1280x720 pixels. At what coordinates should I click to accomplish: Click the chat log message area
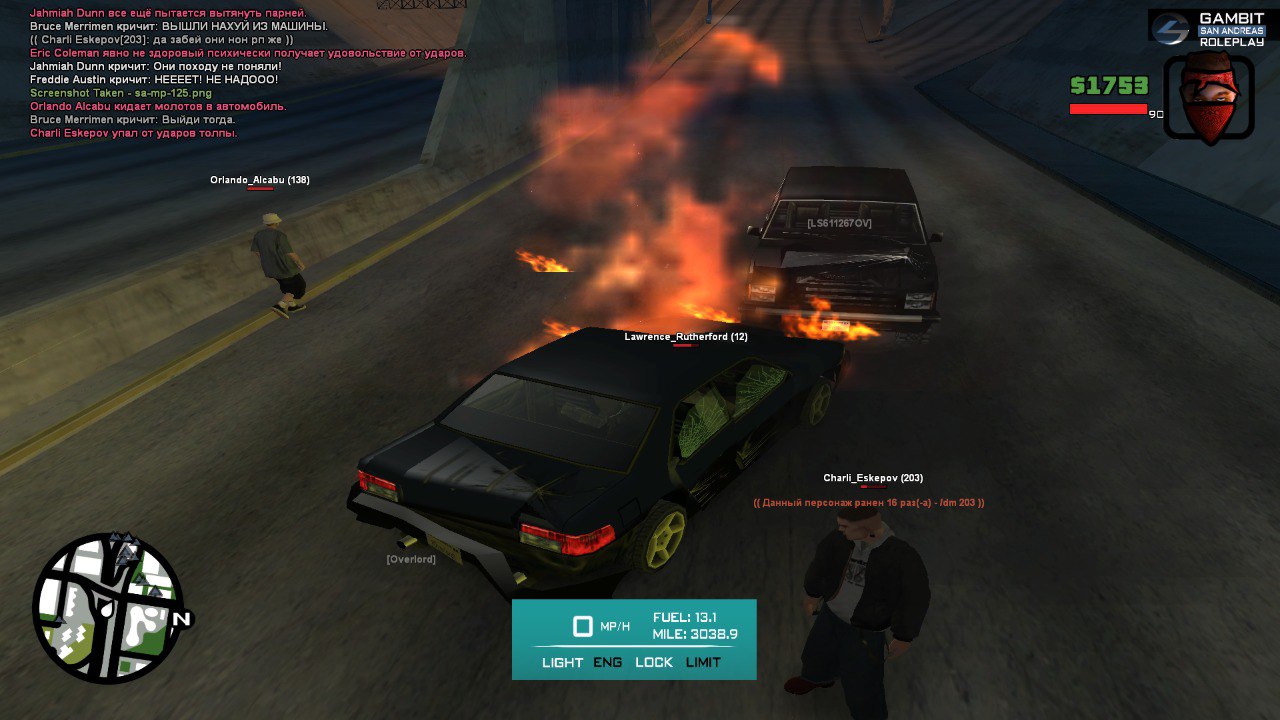click(x=248, y=73)
